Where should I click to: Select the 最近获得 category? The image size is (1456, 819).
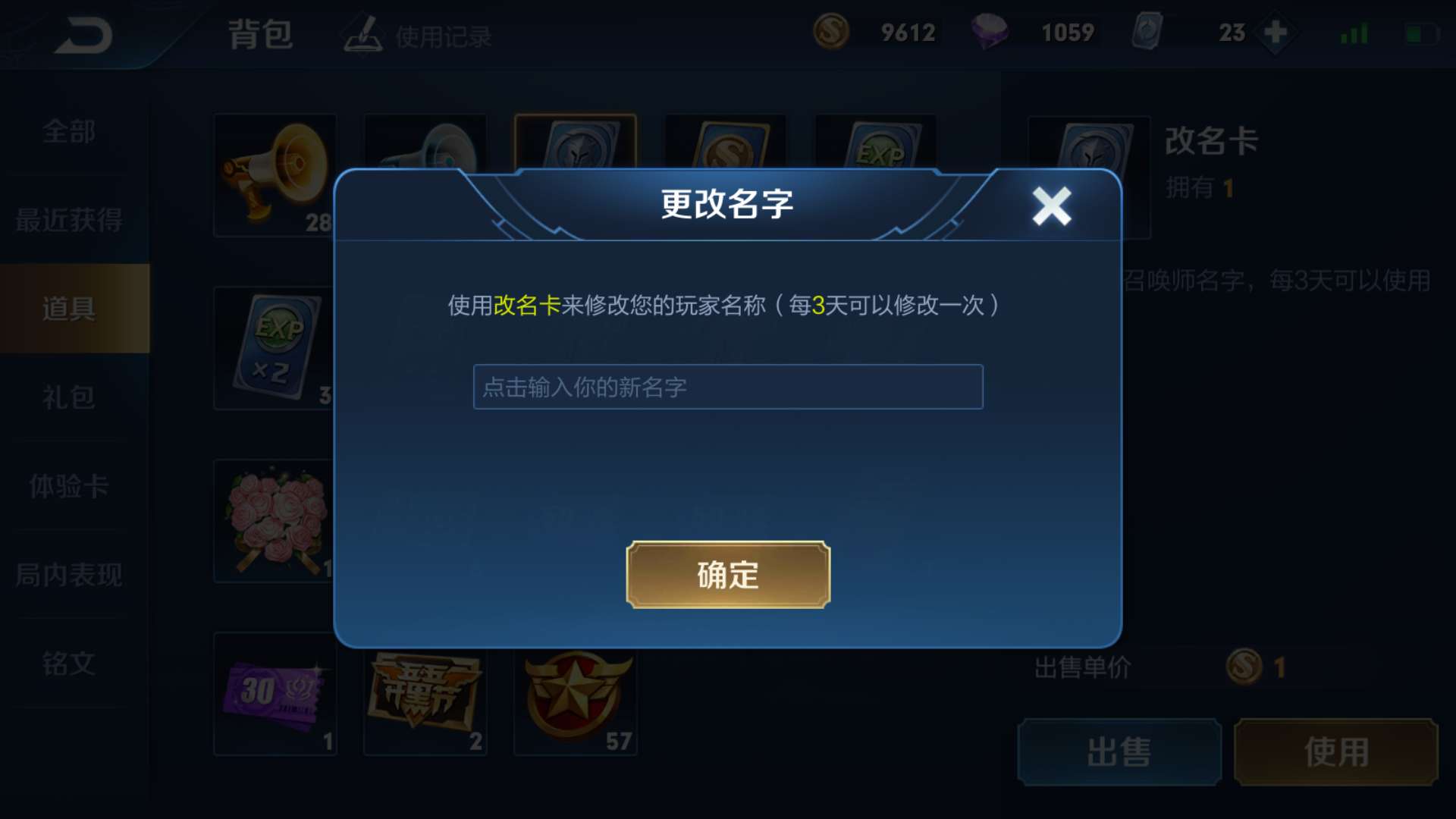(68, 221)
